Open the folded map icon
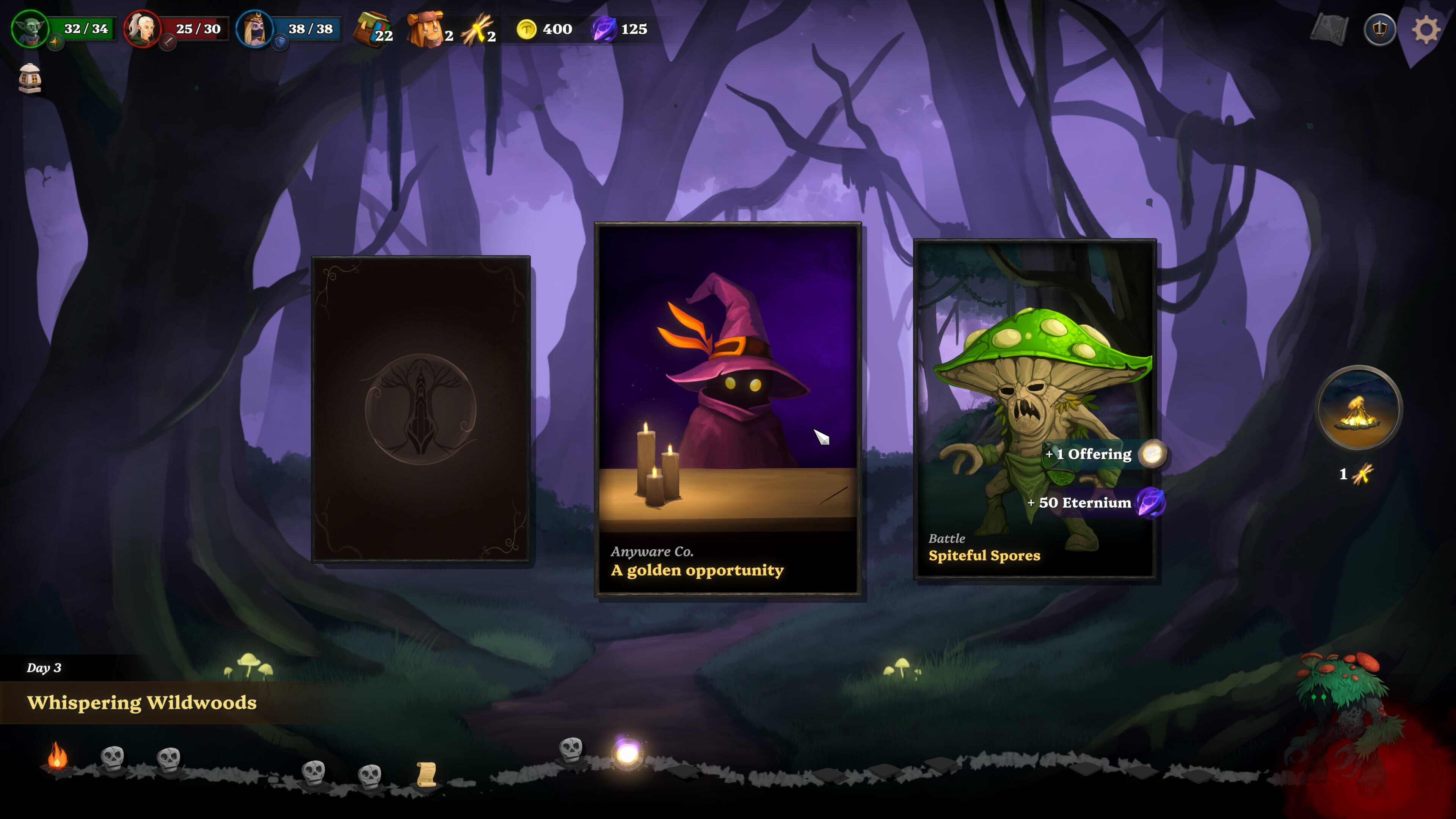Screen dimensions: 1456x819 pyautogui.click(x=1329, y=30)
